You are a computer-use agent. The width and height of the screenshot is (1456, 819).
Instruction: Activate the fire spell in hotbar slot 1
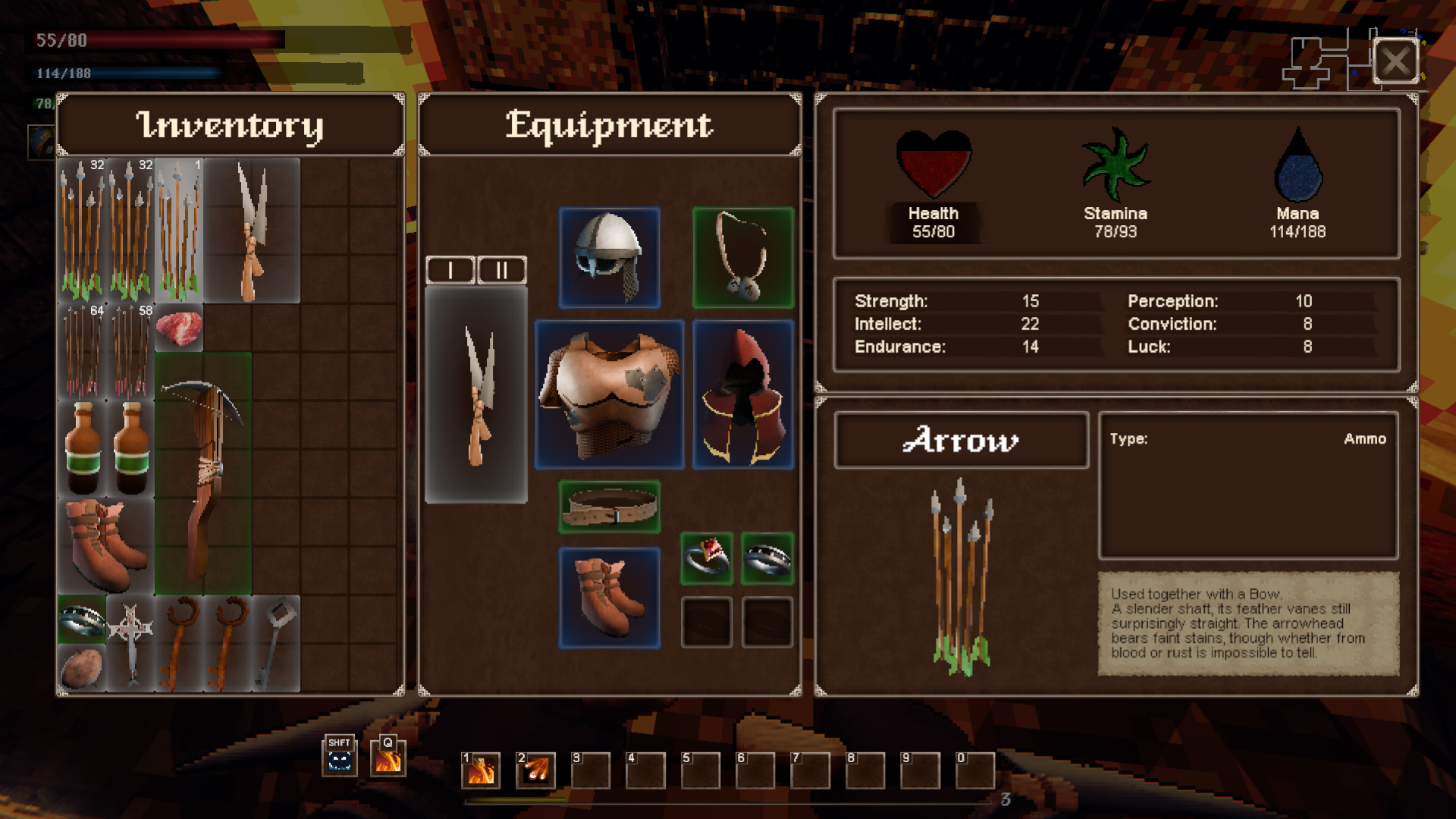[x=481, y=771]
